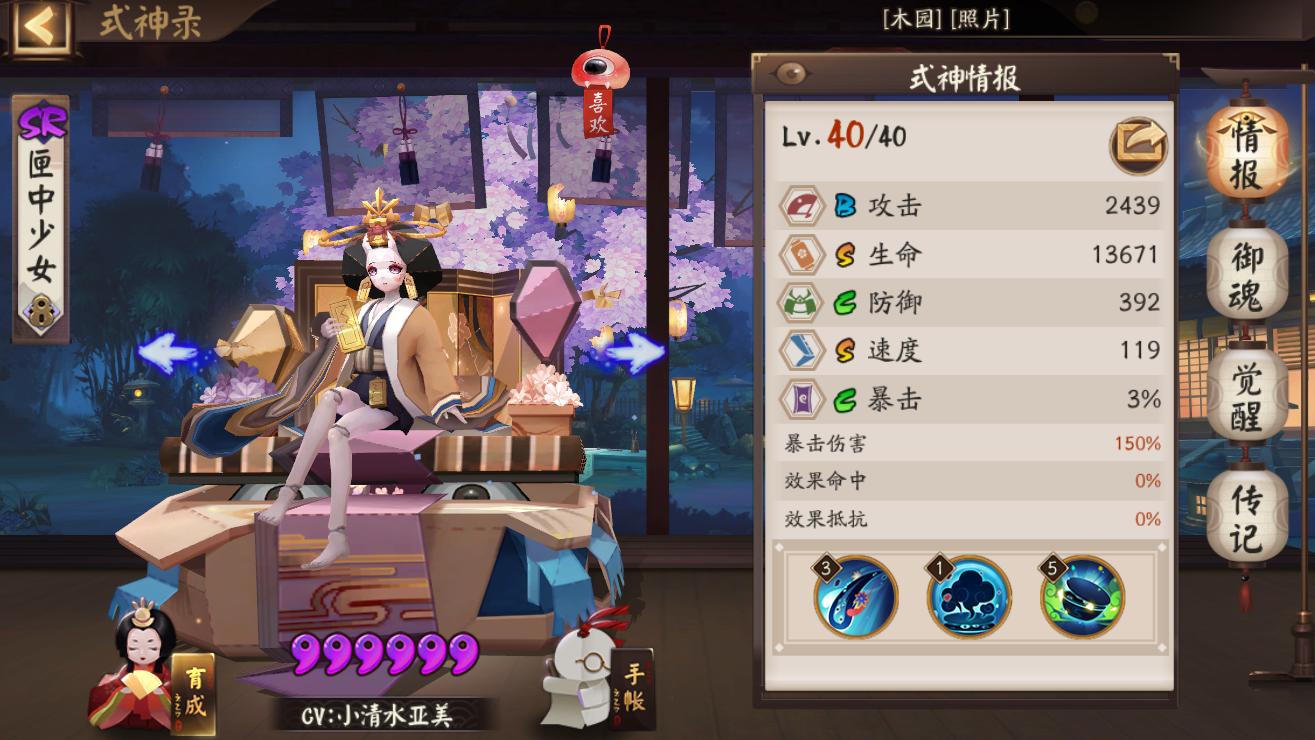Inspect the dark cloud skill icon
Image resolution: width=1315 pixels, height=740 pixels.
coord(968,597)
